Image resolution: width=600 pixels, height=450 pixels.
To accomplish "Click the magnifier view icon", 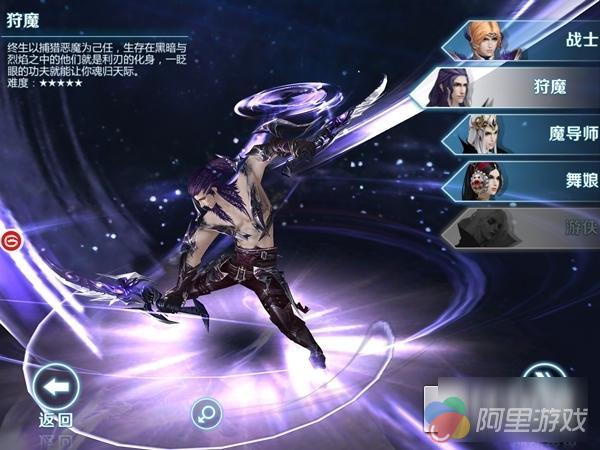I will [206, 411].
